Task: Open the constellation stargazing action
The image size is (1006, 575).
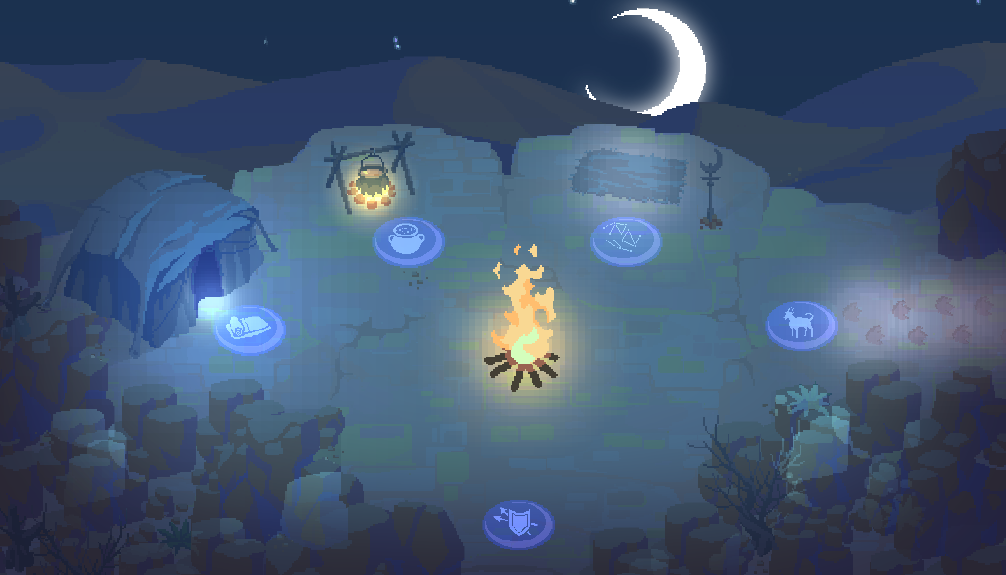Action: [625, 240]
